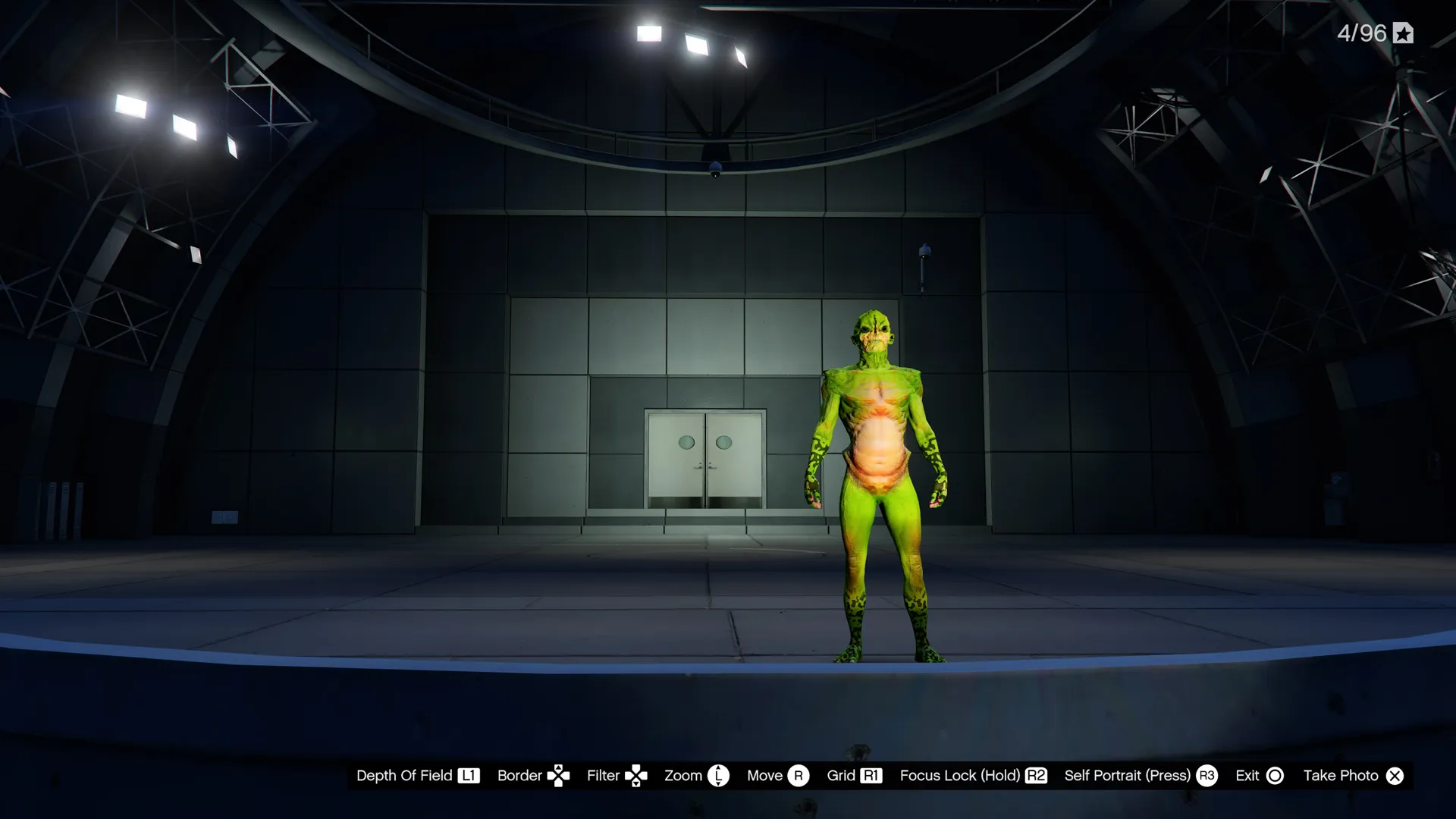The image size is (1456, 819).
Task: Select the Move camera option
Action: click(x=777, y=776)
